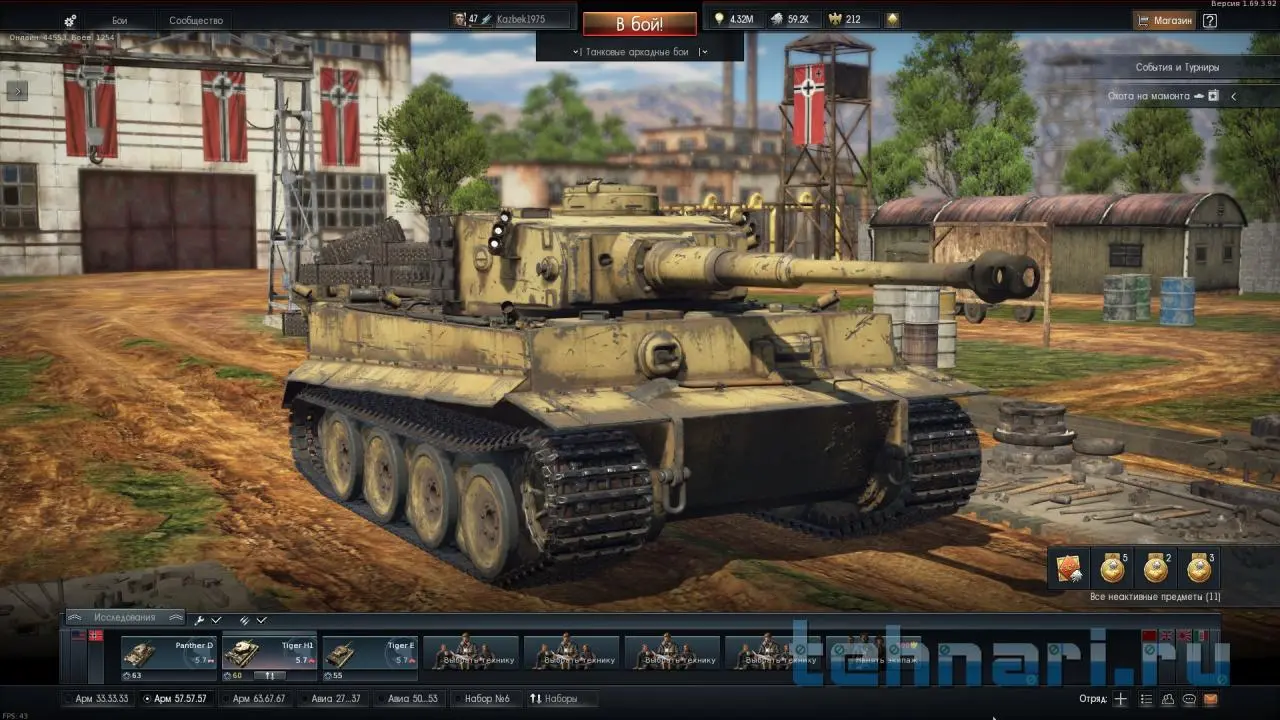Open the help question mark button

coord(1210,20)
